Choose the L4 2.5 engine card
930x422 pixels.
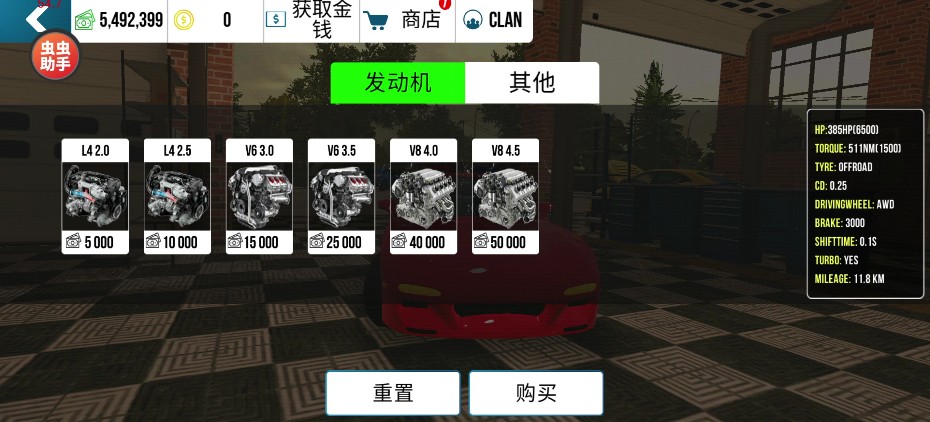[177, 196]
